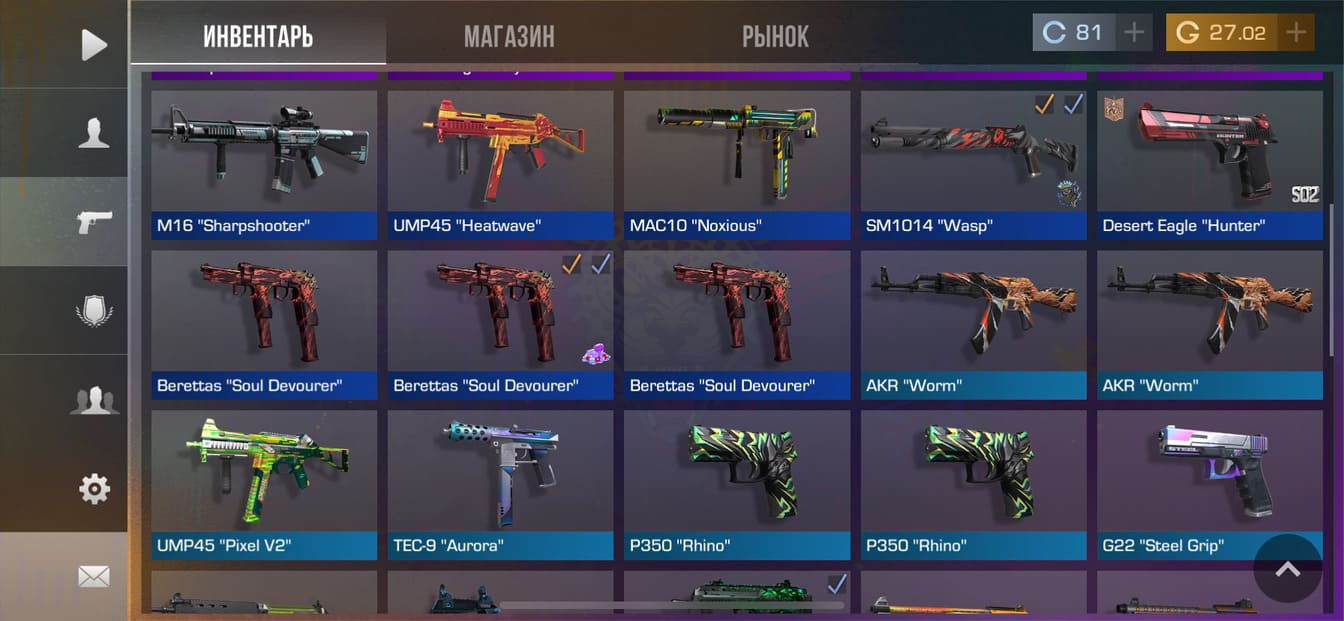
Task: Add gold with the plus button
Action: [x=1296, y=33]
